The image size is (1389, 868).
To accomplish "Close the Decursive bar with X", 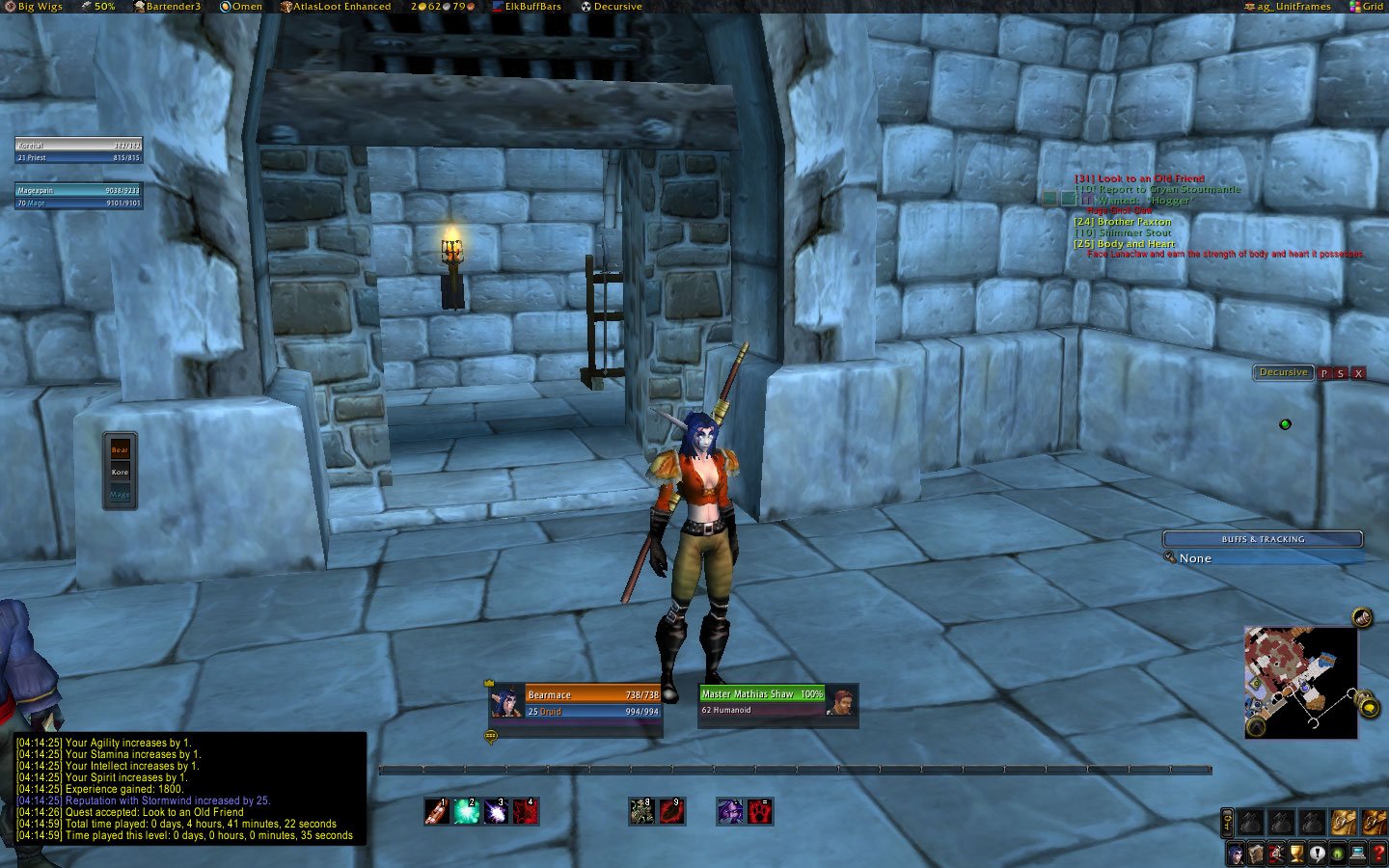I will pyautogui.click(x=1358, y=373).
